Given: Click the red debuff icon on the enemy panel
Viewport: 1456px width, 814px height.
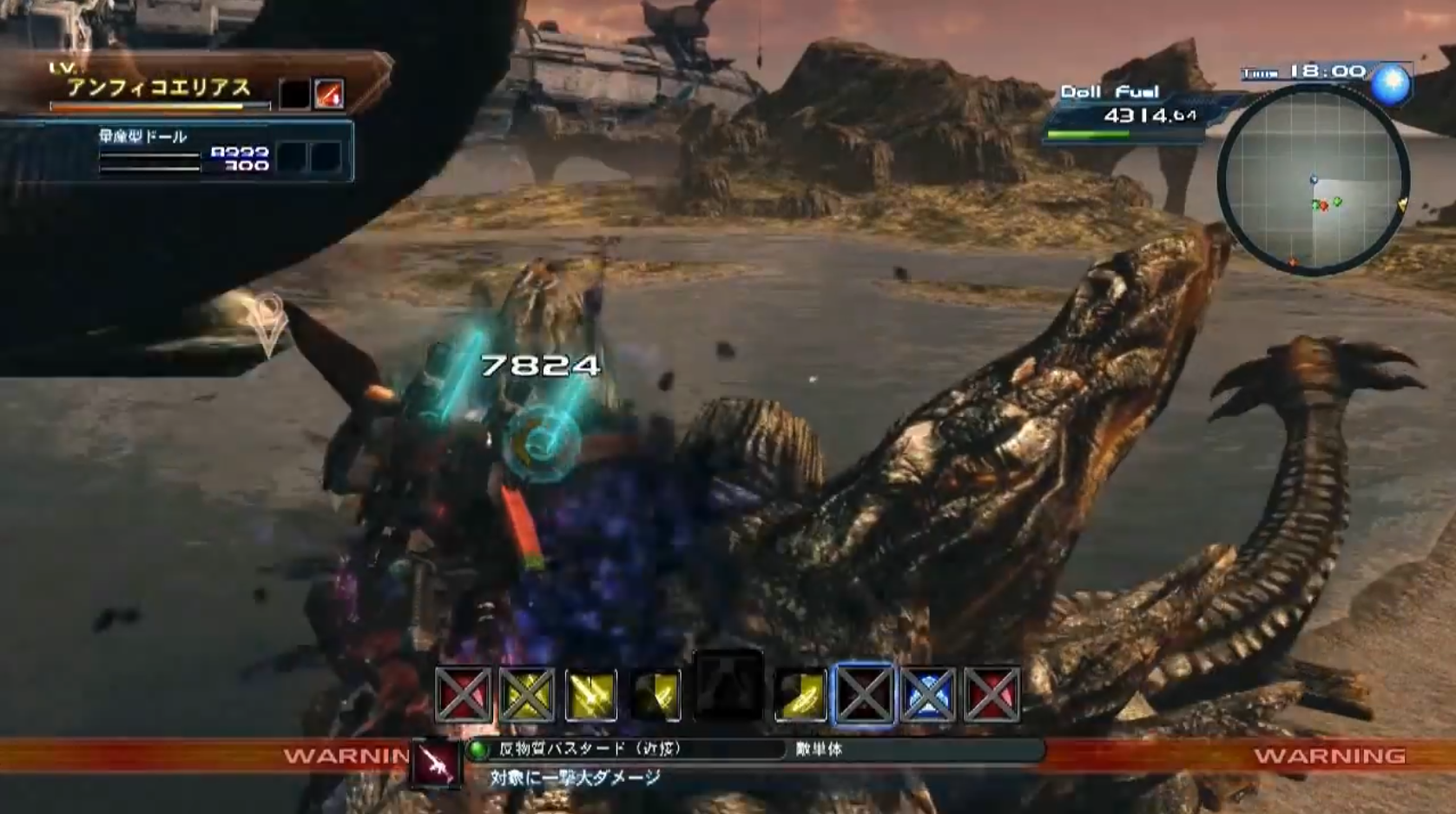Looking at the screenshot, I should (329, 94).
